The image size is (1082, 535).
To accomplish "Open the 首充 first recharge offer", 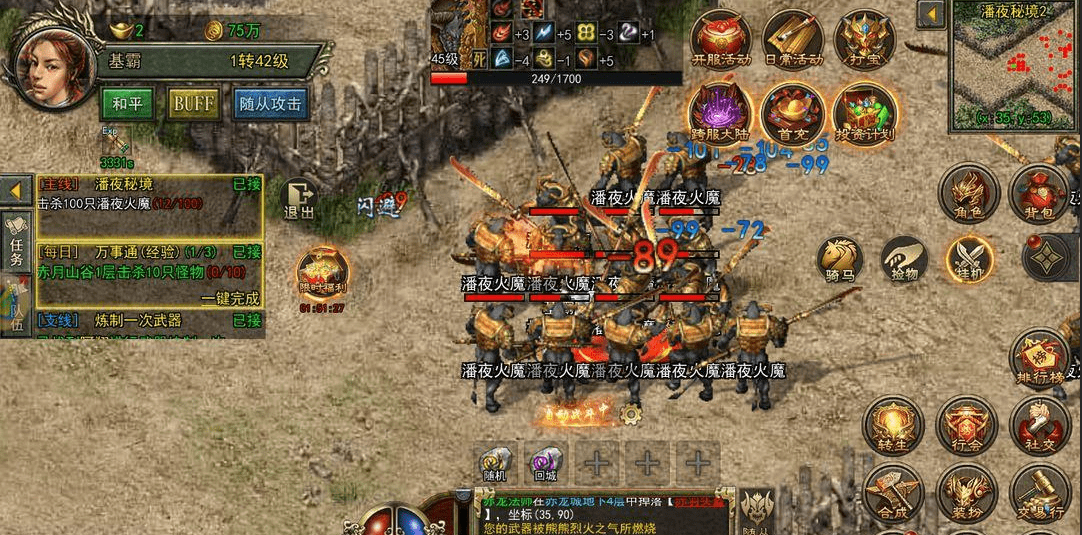I will point(793,112).
